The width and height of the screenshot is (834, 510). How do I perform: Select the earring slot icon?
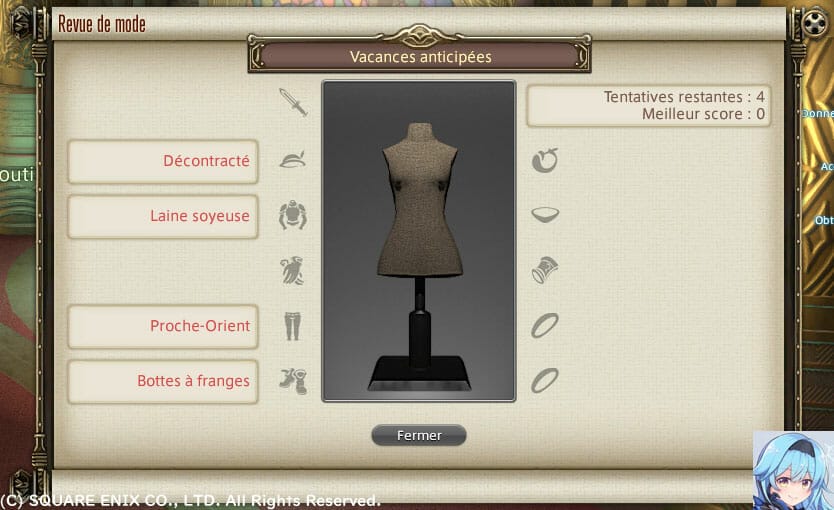tap(545, 160)
